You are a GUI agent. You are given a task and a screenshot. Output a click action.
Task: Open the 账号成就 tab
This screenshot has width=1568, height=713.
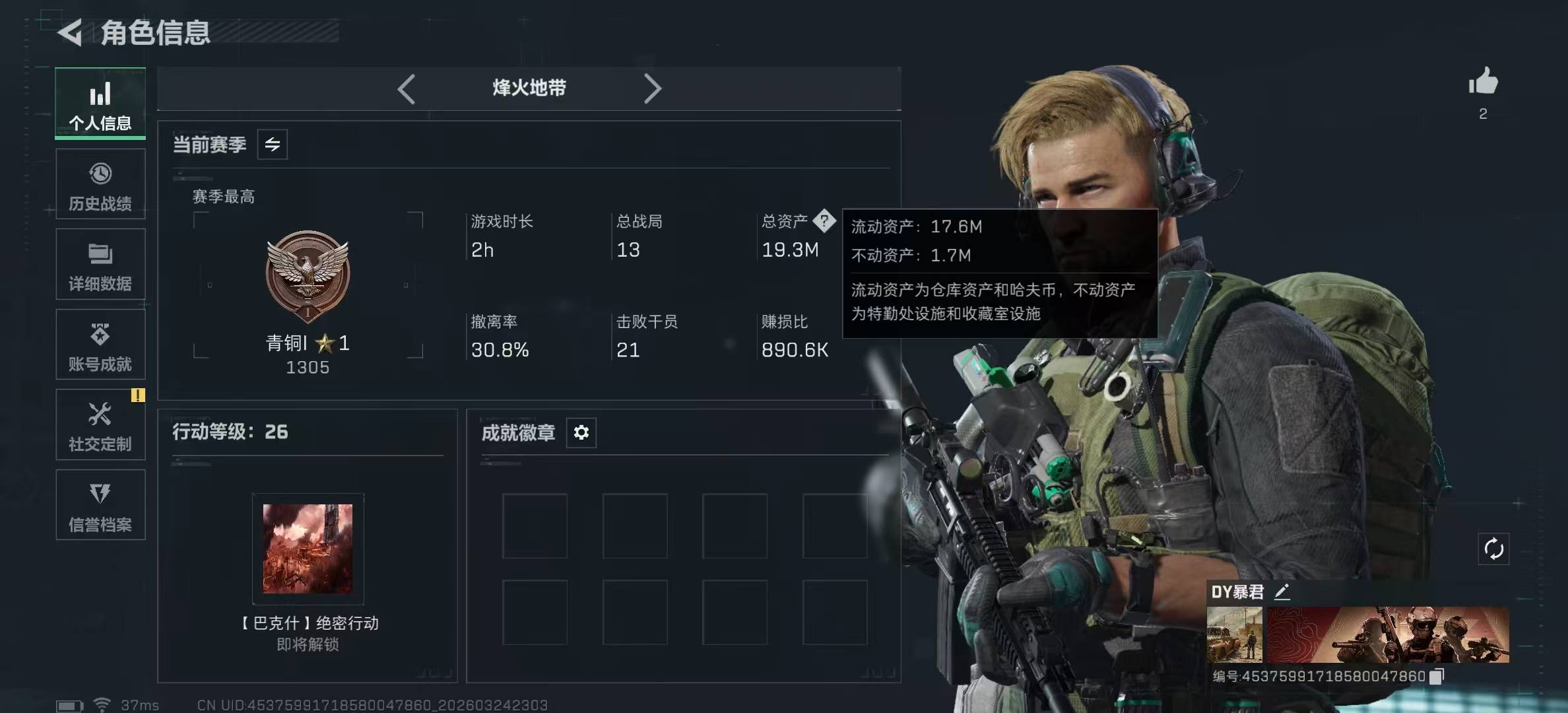pyautogui.click(x=100, y=345)
